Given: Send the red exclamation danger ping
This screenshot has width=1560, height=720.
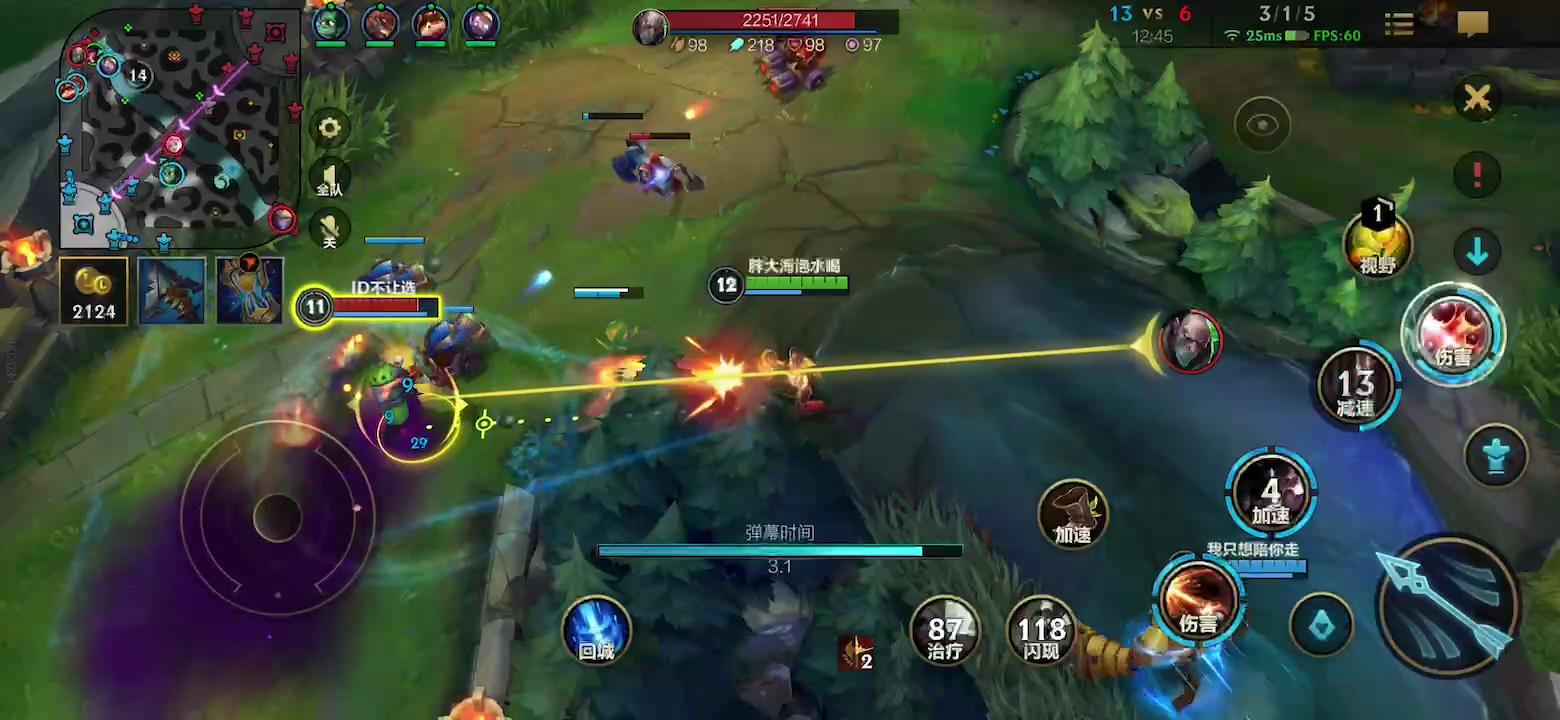Looking at the screenshot, I should point(1477,174).
